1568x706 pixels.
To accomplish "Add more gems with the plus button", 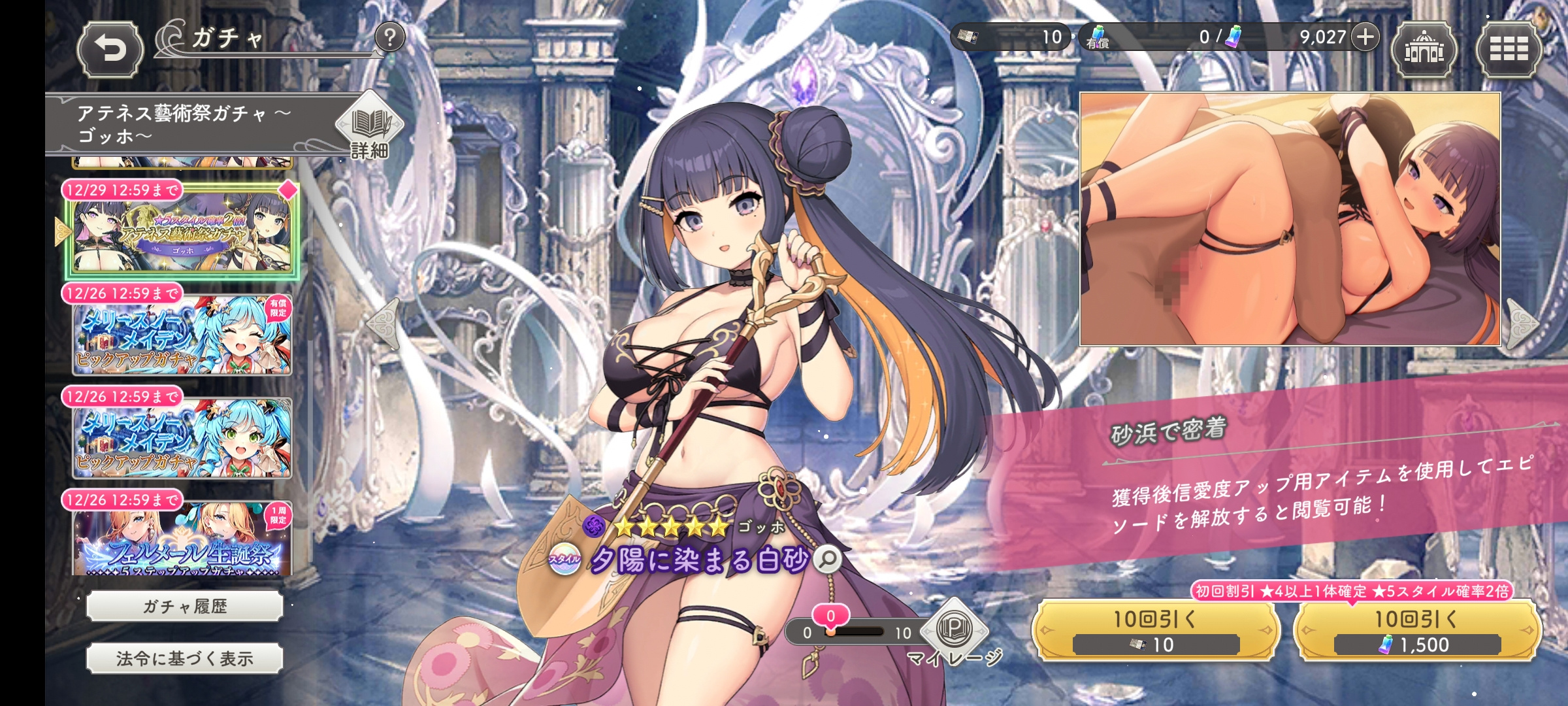I will [x=1365, y=37].
